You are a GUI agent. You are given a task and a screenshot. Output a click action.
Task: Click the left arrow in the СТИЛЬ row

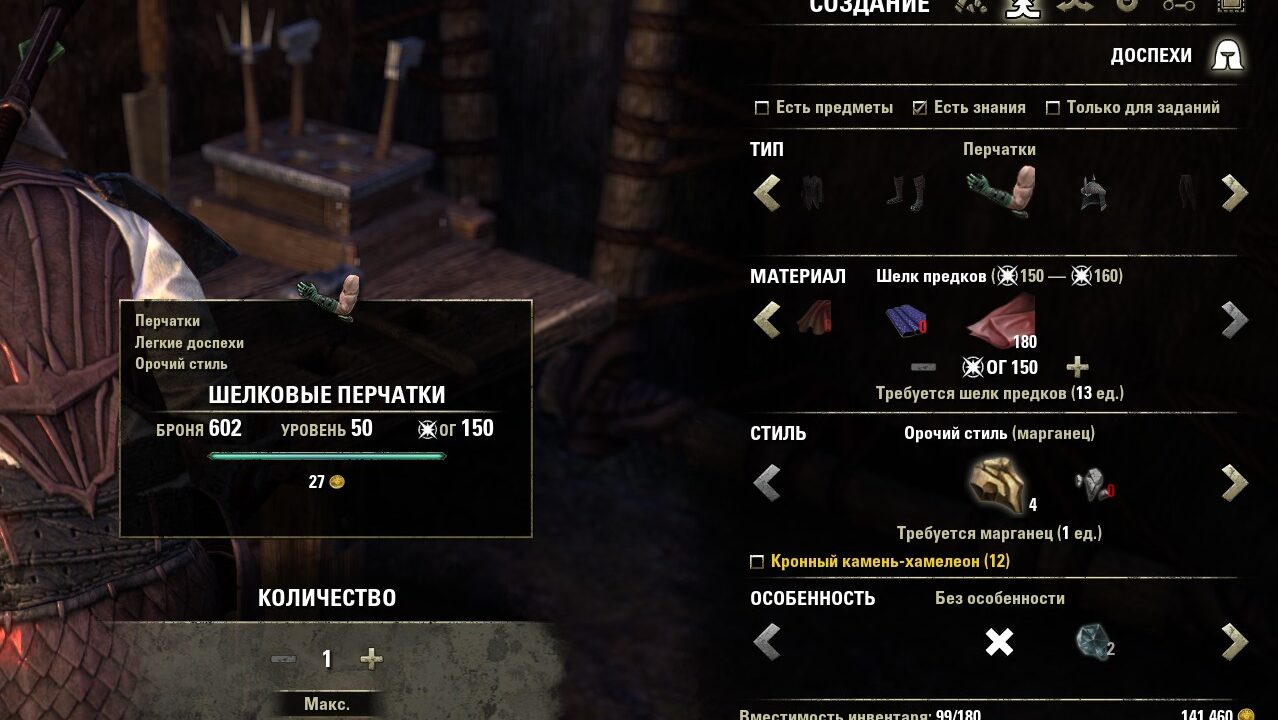pos(767,483)
